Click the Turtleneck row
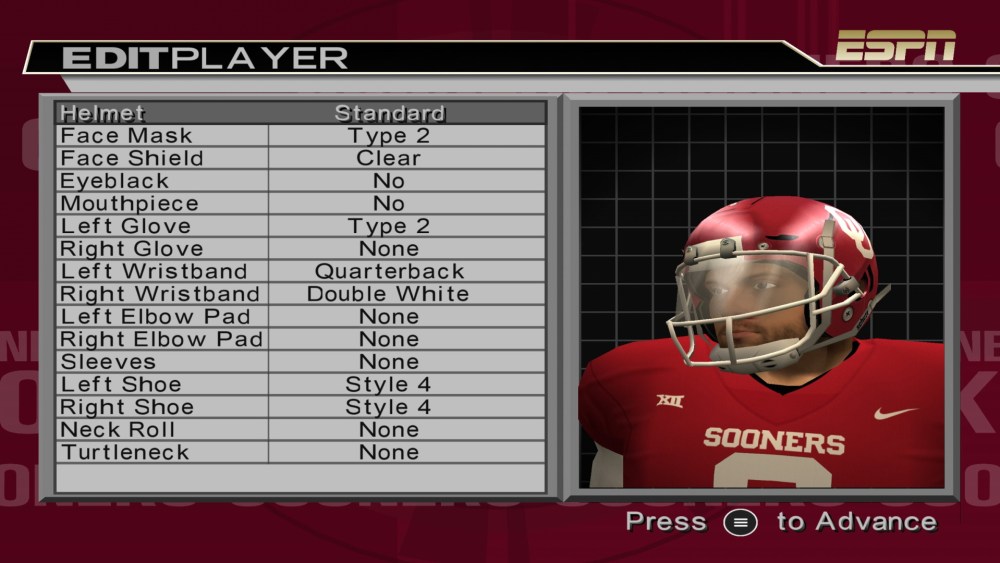1000x563 pixels. point(300,452)
